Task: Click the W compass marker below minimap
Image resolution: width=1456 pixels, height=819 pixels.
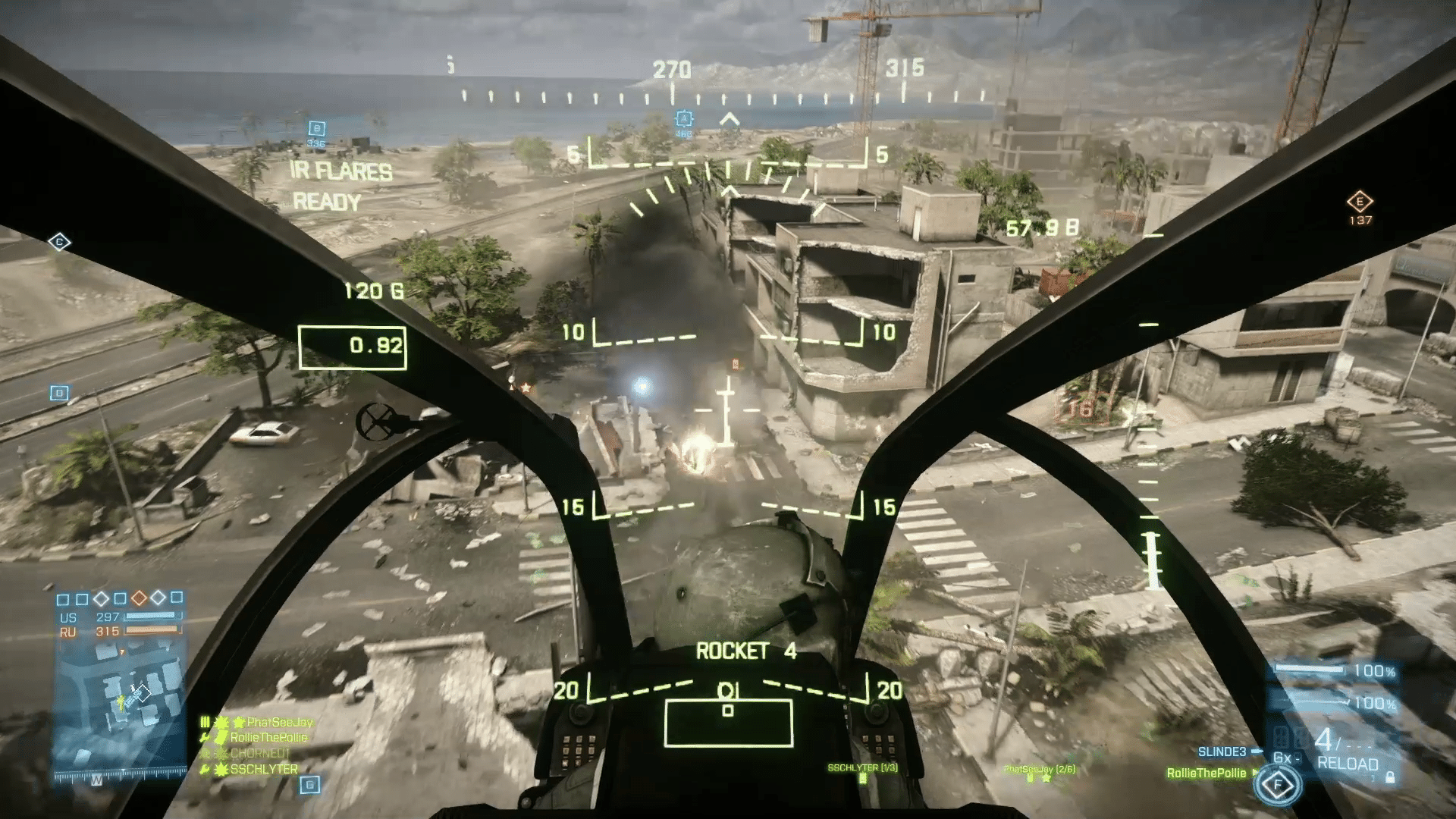Action: point(96,780)
